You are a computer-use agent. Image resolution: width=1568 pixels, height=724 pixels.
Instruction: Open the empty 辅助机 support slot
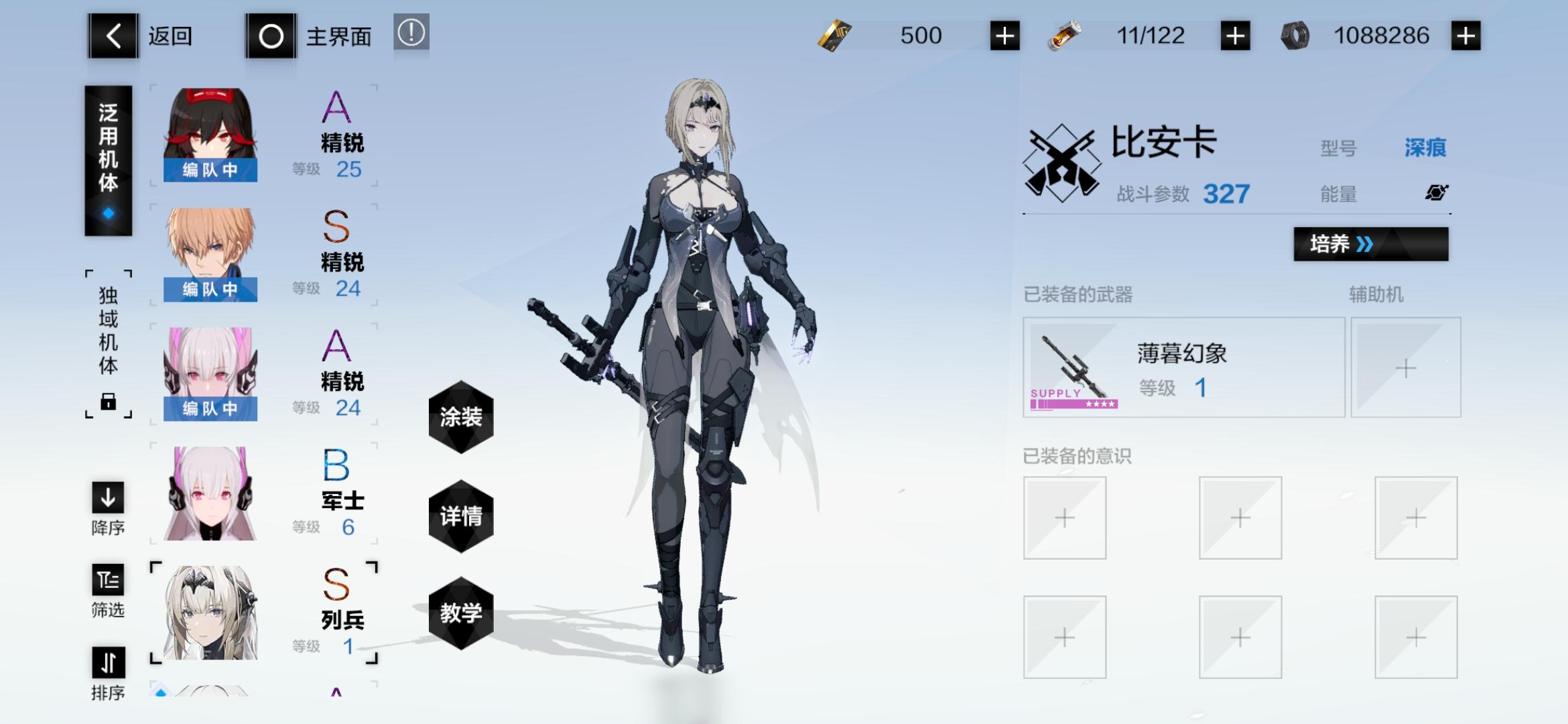1406,367
